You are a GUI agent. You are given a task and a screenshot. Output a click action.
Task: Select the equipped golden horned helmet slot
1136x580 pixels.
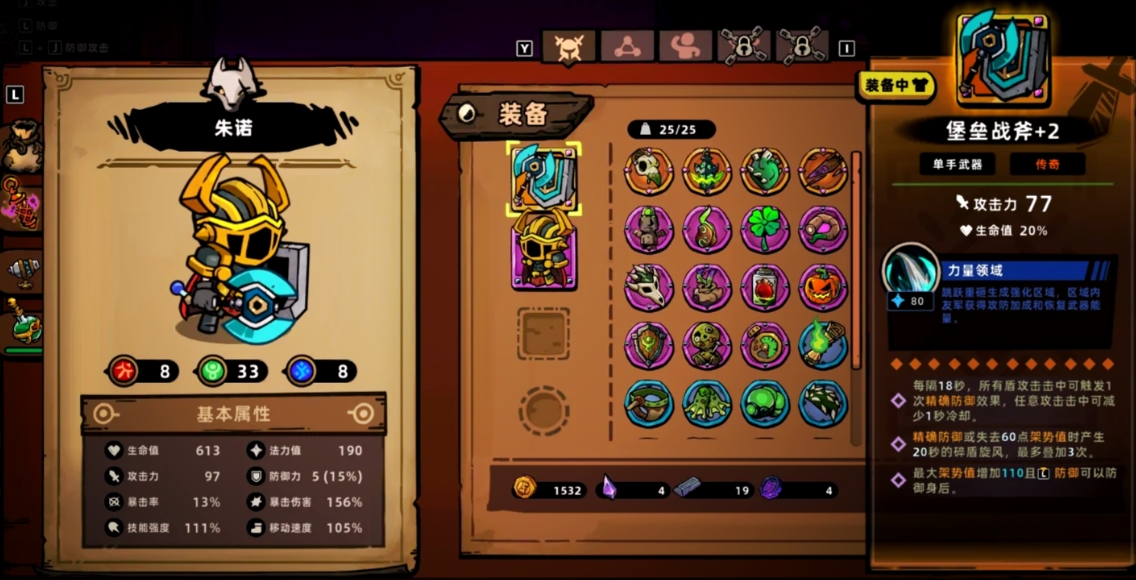(x=544, y=248)
